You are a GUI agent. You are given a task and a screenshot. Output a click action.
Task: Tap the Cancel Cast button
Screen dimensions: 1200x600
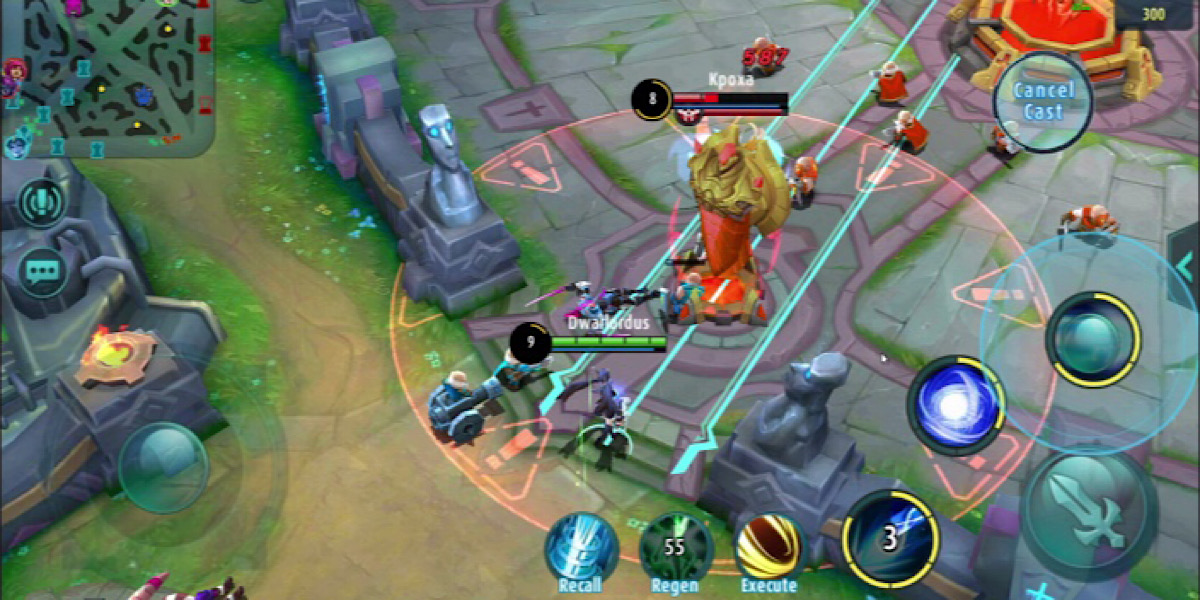pos(1042,101)
